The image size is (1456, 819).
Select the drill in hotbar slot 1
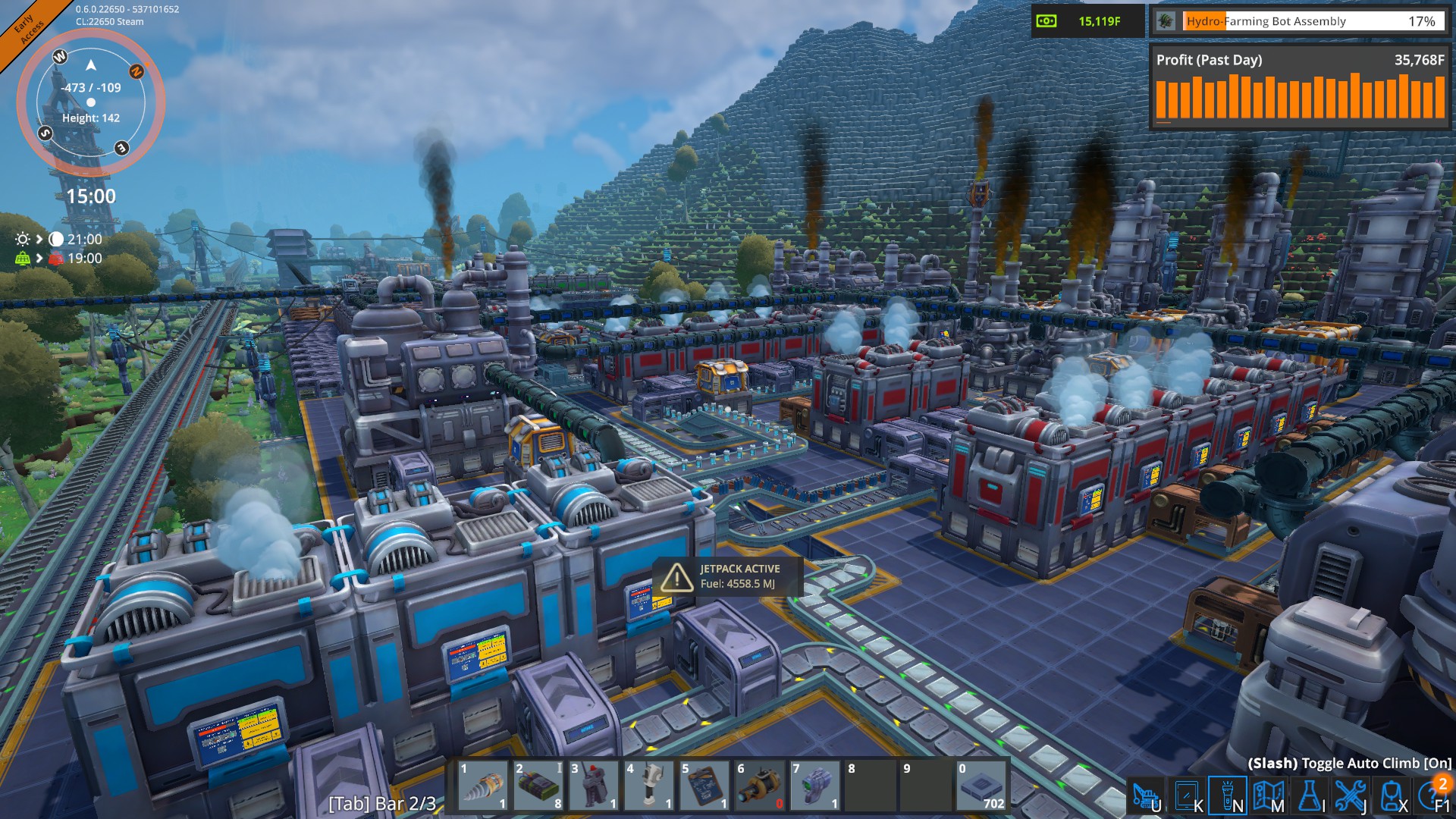pyautogui.click(x=483, y=786)
